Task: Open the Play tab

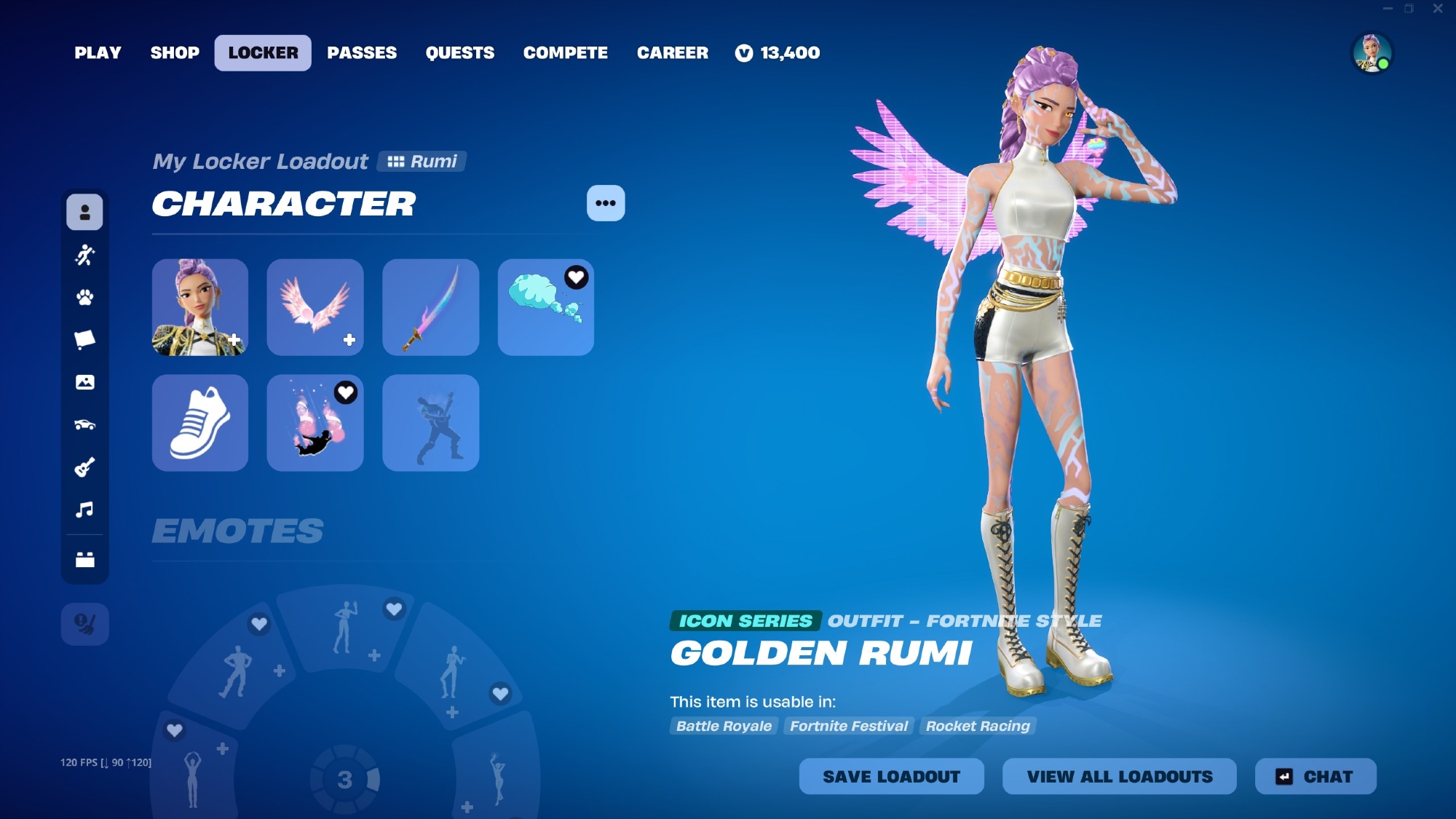Action: 98,53
